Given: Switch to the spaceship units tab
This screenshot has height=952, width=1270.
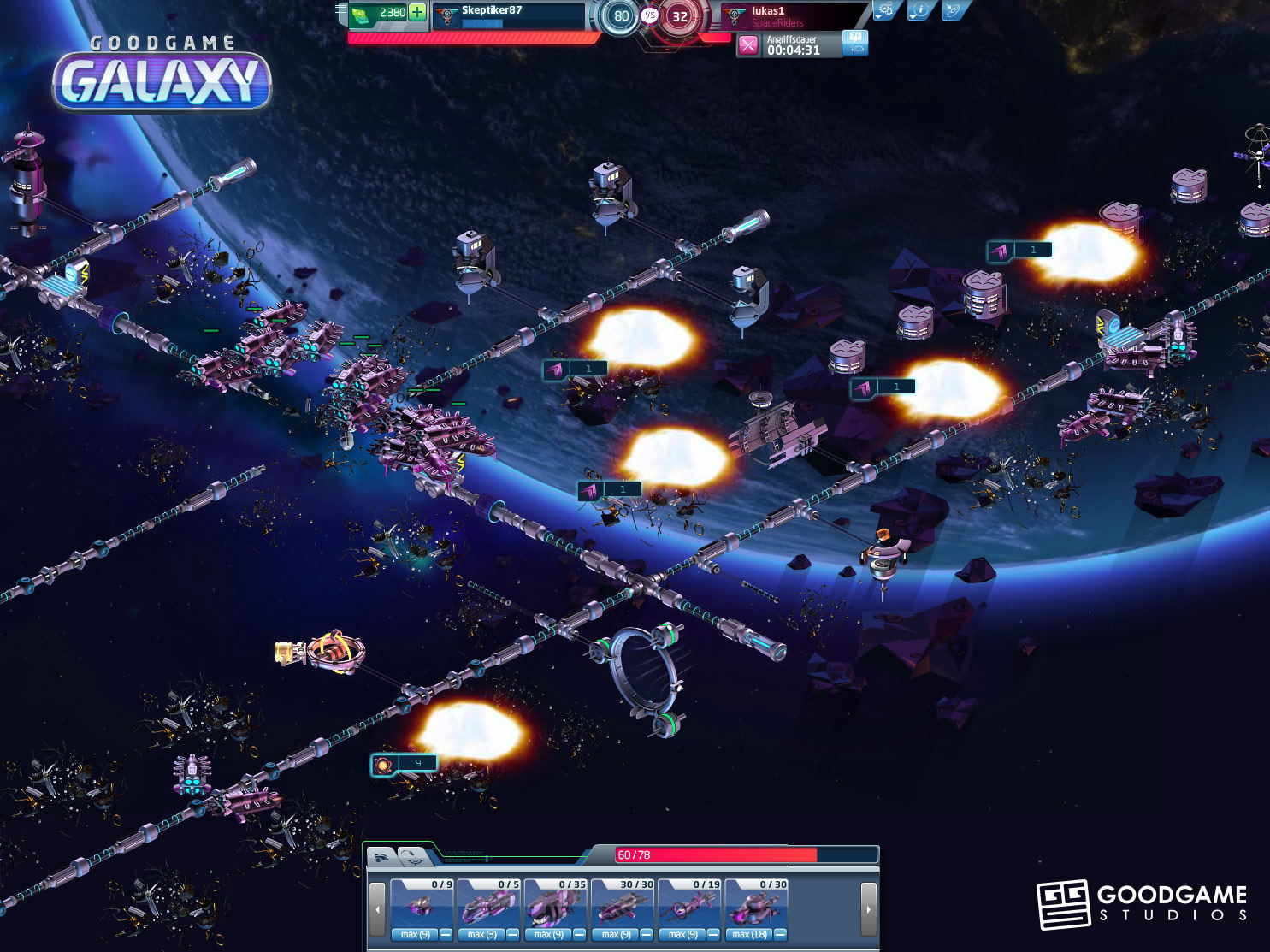Looking at the screenshot, I should pyautogui.click(x=381, y=856).
